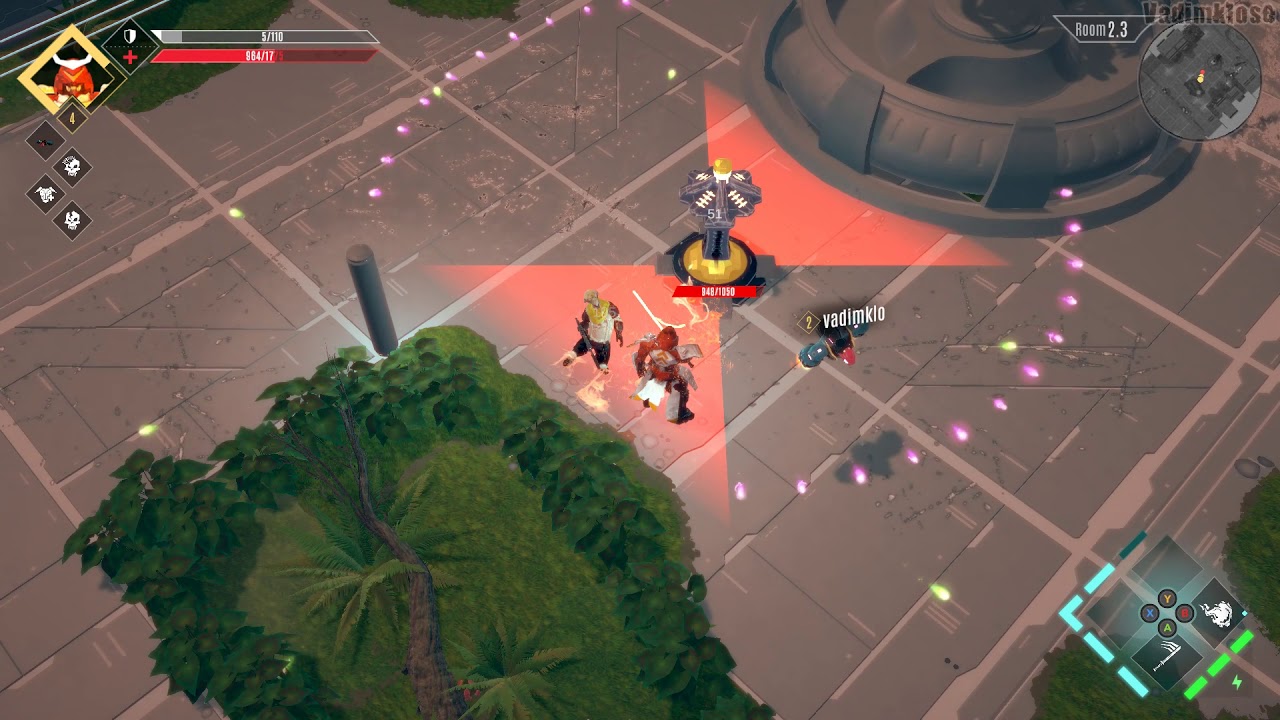Select the B button prompt on the controller pad
1280x720 pixels.
coord(1184,613)
